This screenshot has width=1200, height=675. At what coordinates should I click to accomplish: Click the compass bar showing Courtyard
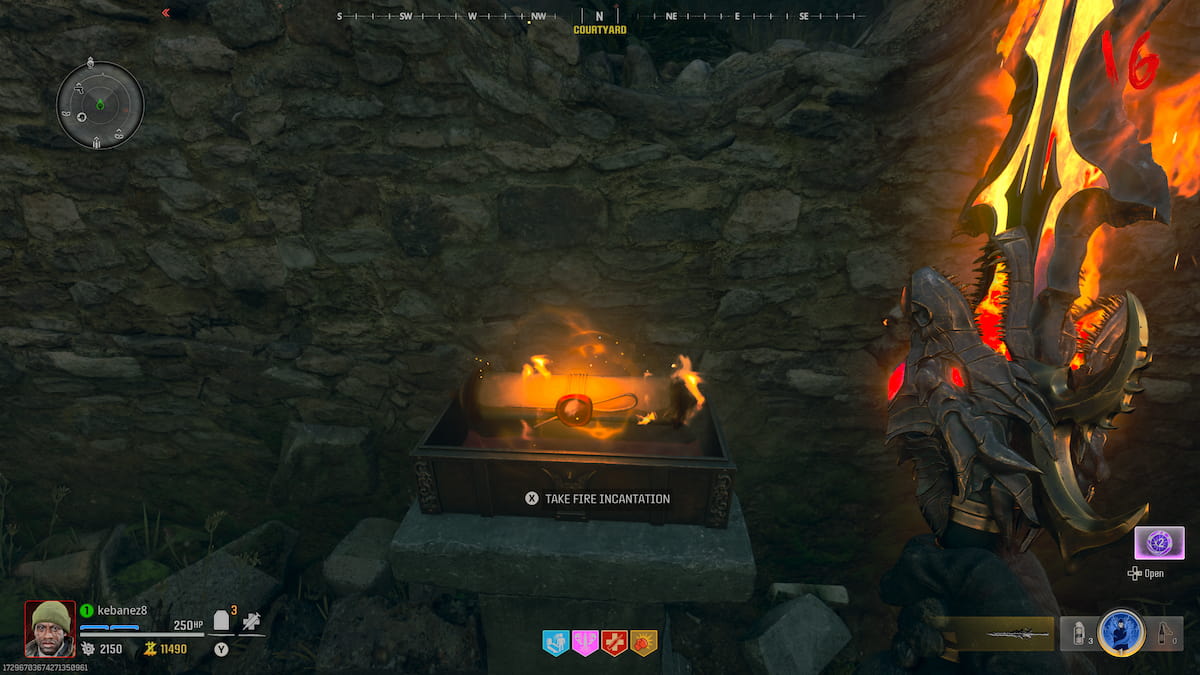[600, 17]
